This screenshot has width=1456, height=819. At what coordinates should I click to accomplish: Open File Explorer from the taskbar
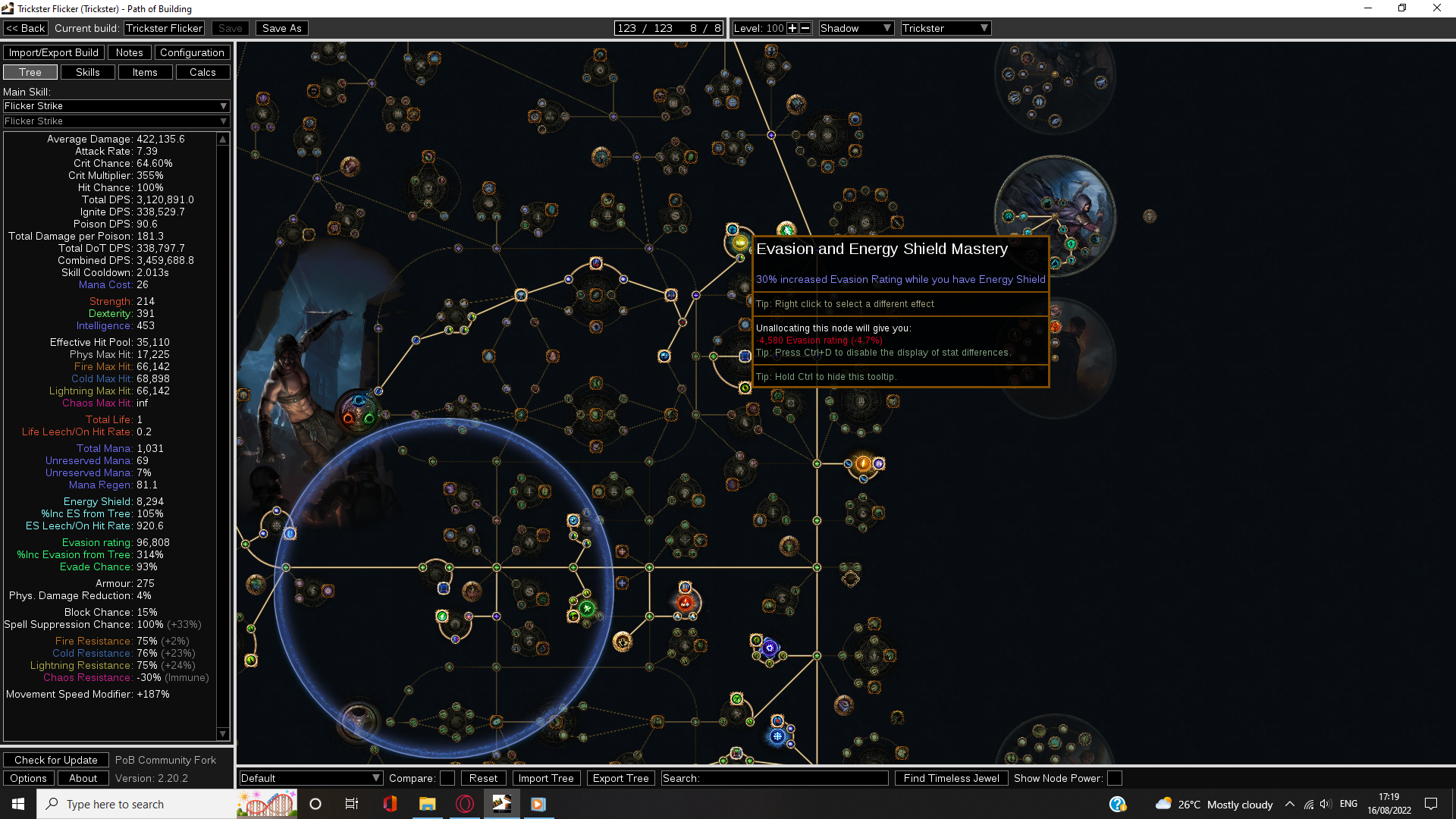[428, 804]
